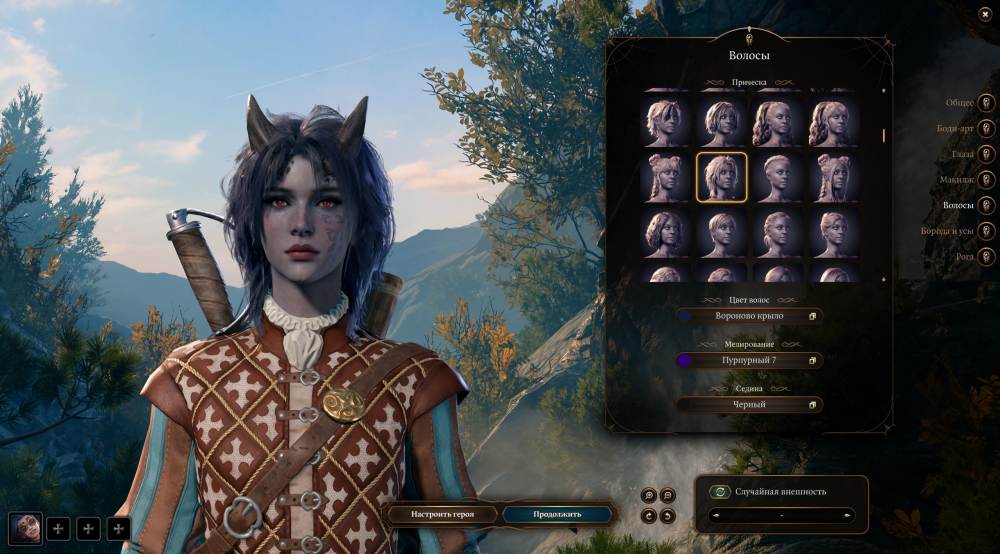Click the Продолжить button
The width and height of the screenshot is (1000, 554).
[556, 515]
